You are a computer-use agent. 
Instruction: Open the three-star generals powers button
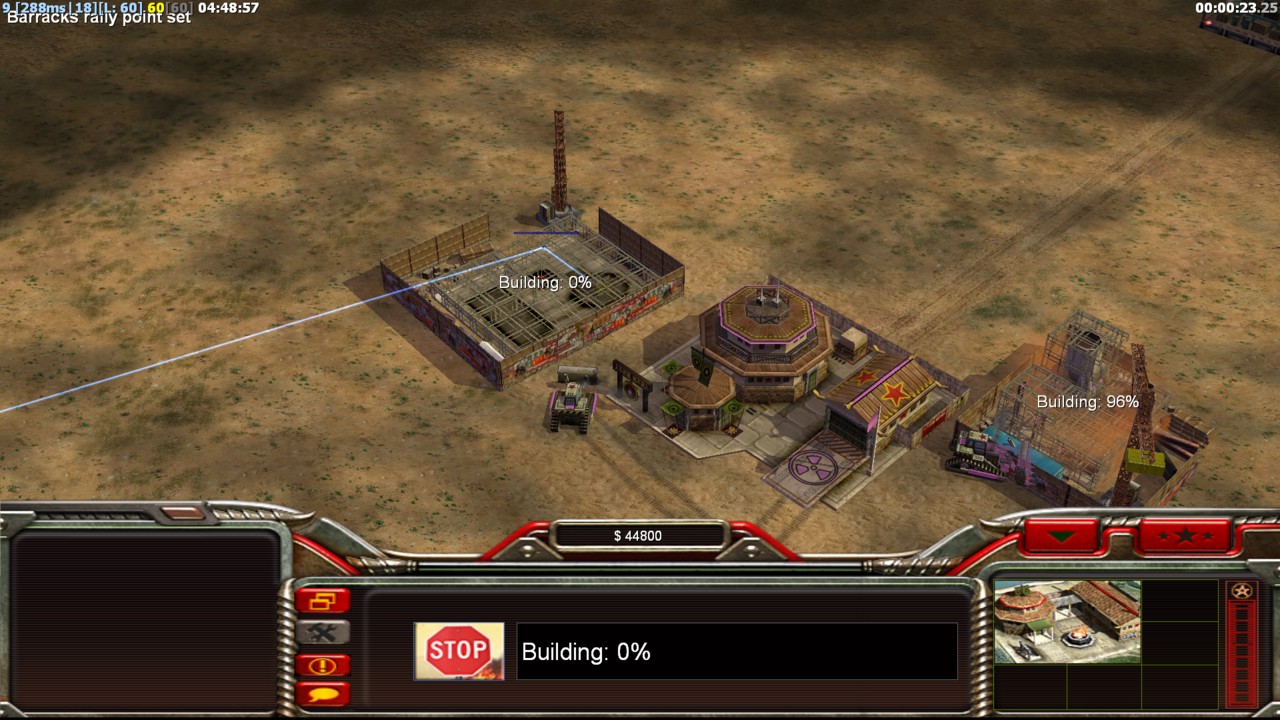pos(1185,536)
